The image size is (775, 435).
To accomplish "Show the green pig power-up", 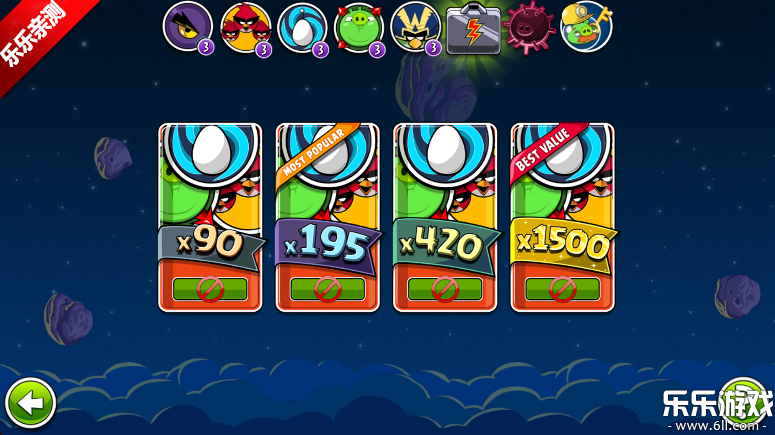I will coord(359,27).
